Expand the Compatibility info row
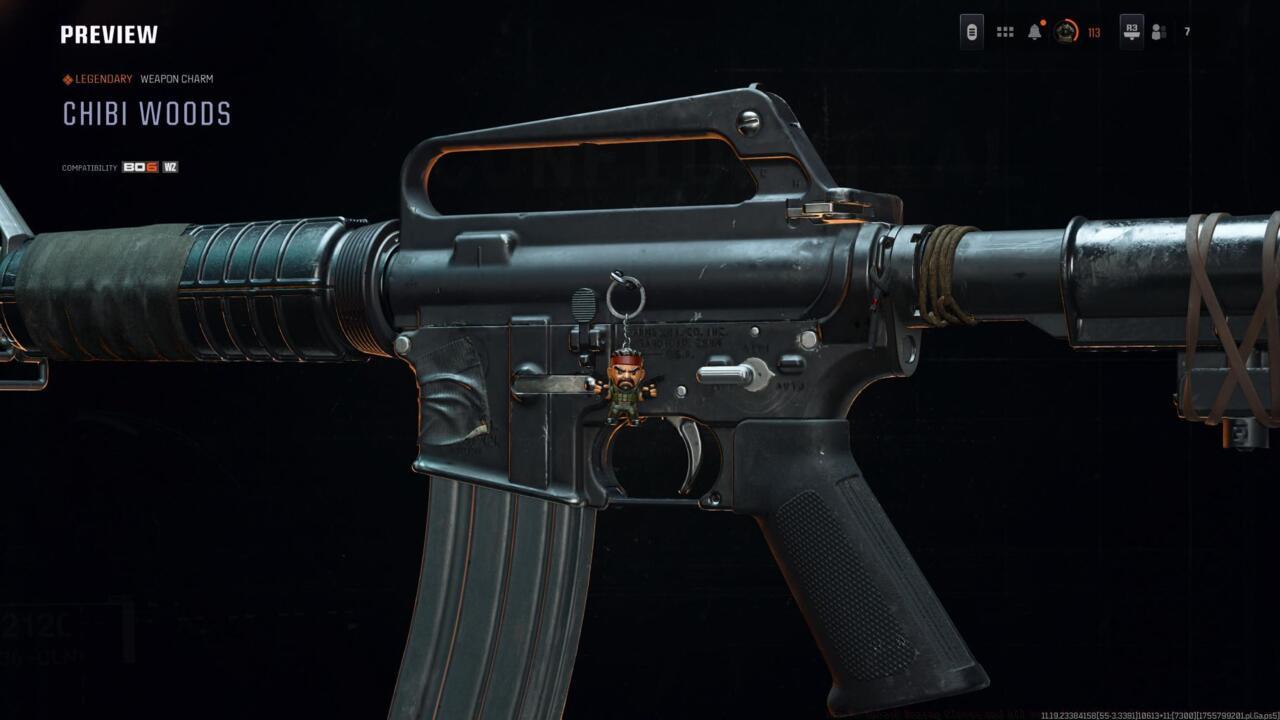Image resolution: width=1280 pixels, height=720 pixels. (90, 166)
